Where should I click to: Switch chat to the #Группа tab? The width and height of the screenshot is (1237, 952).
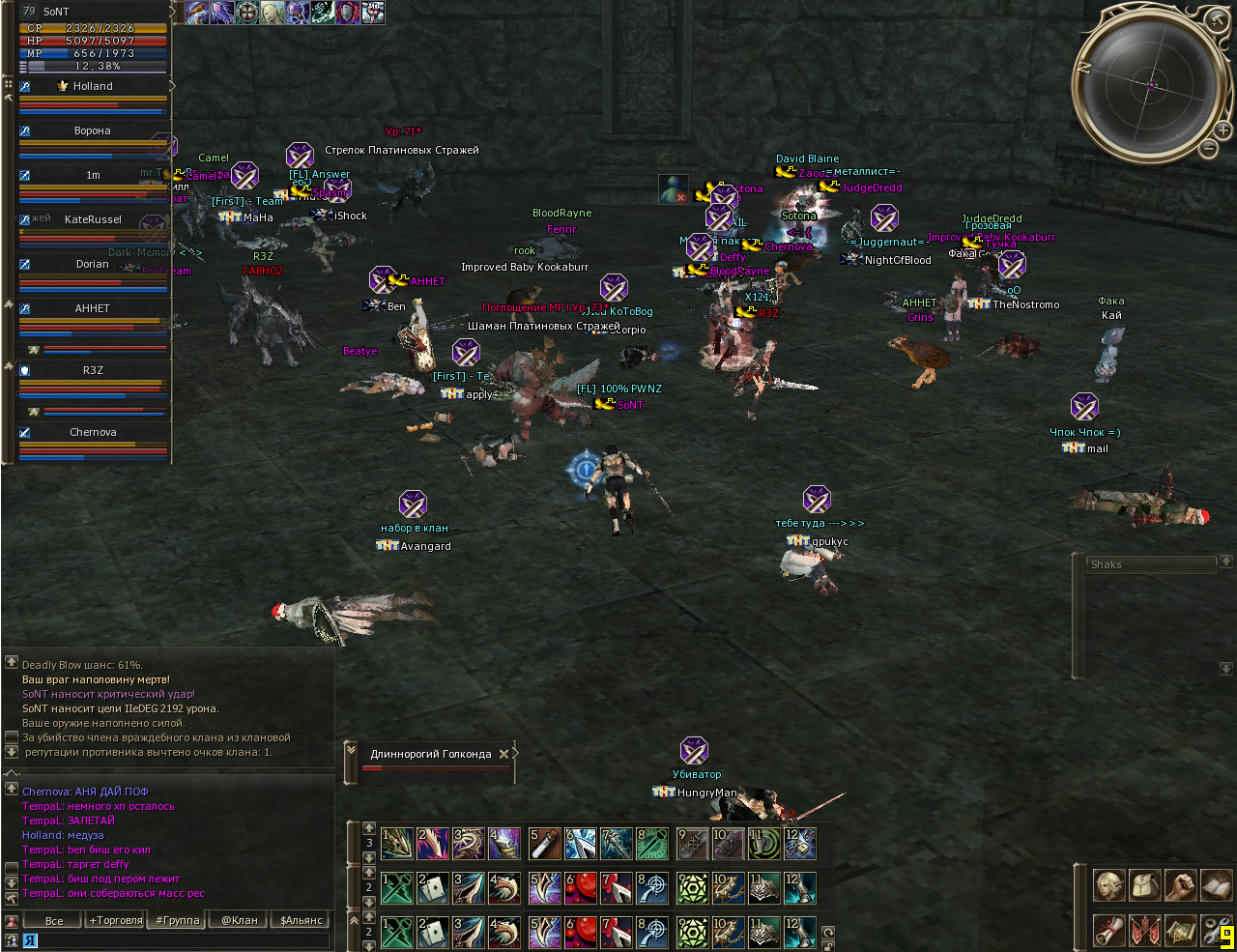(178, 920)
